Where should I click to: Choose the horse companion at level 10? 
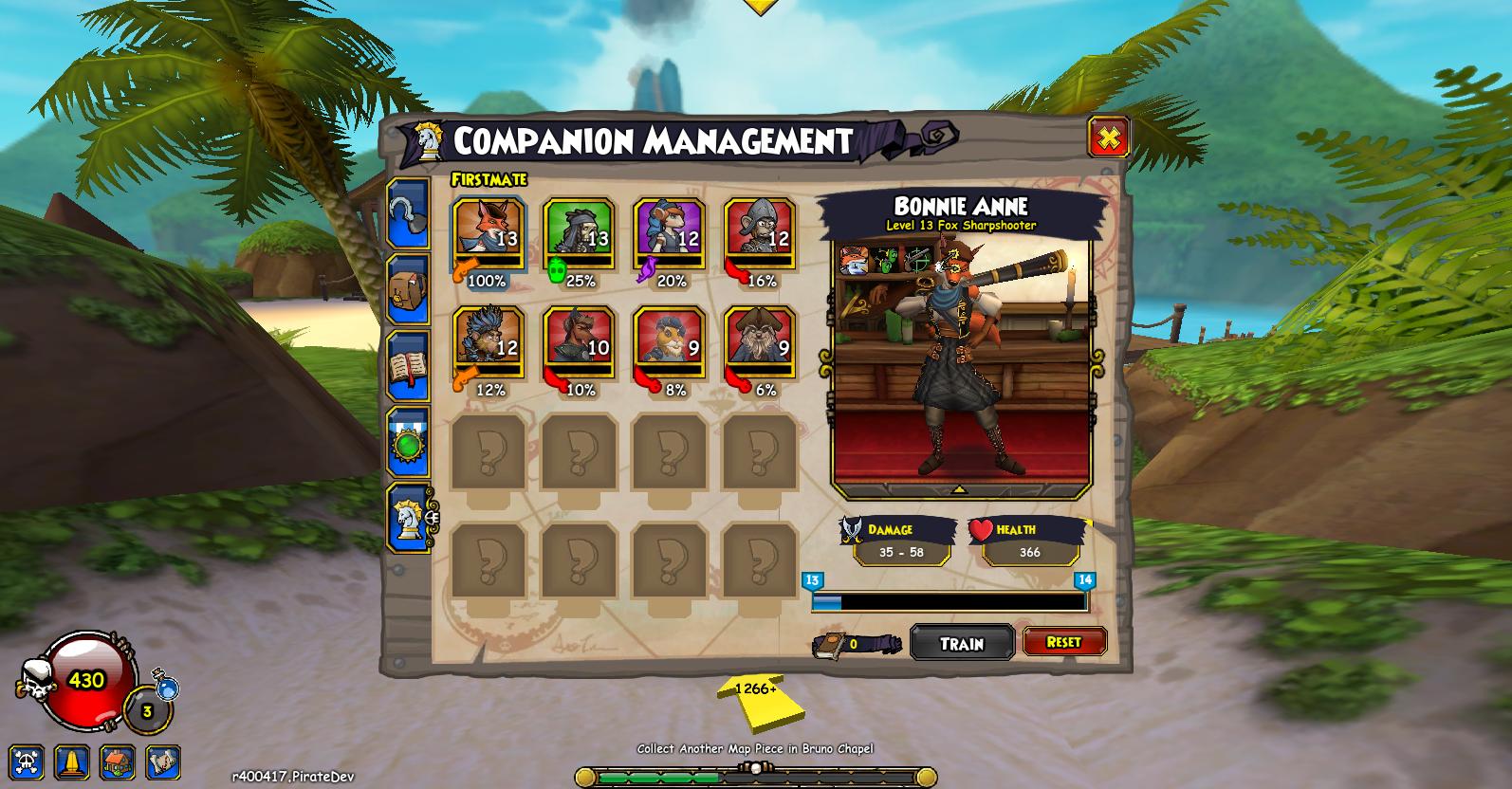(578, 341)
